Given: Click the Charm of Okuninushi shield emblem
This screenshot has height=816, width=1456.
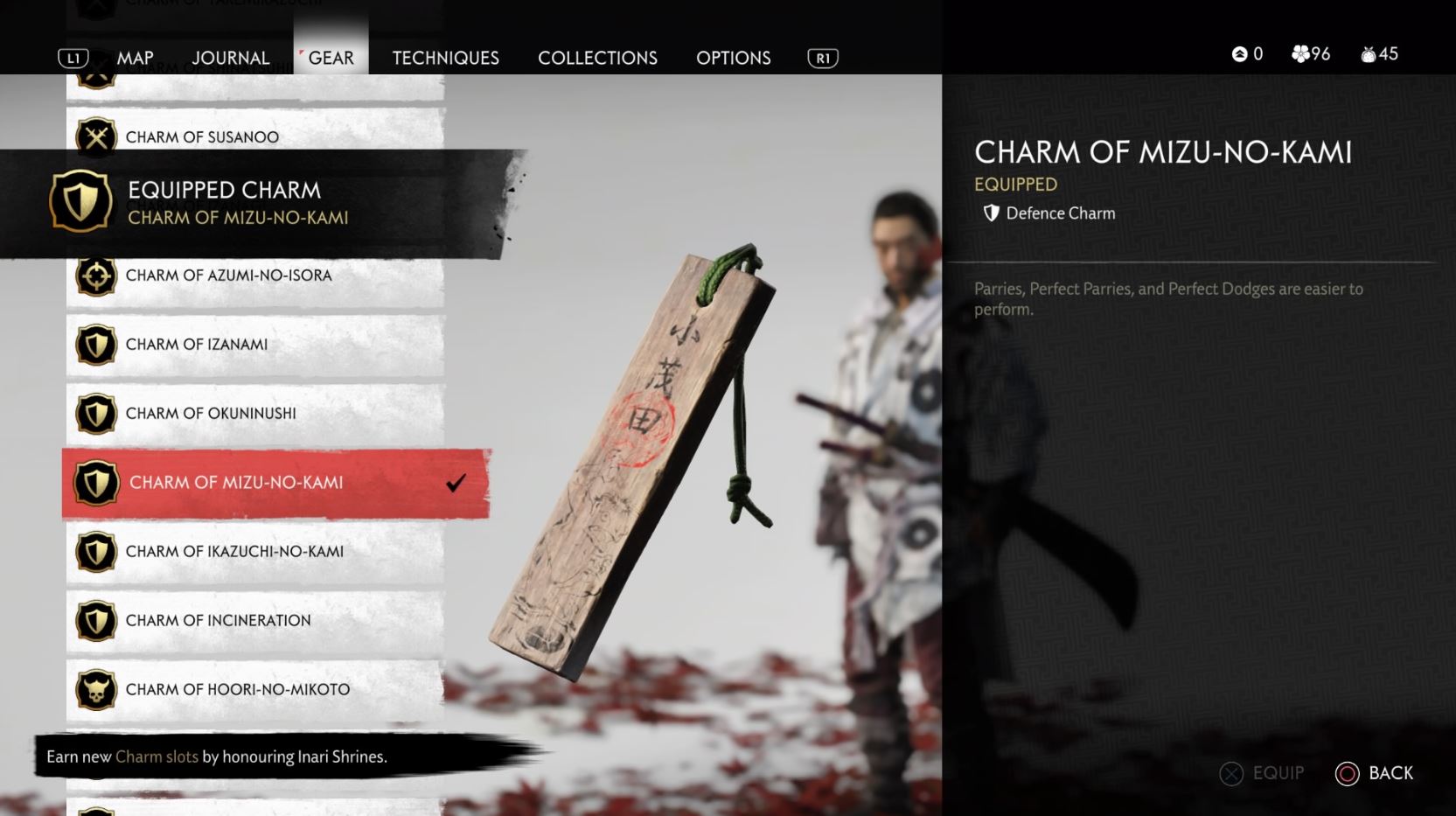Looking at the screenshot, I should [96, 413].
